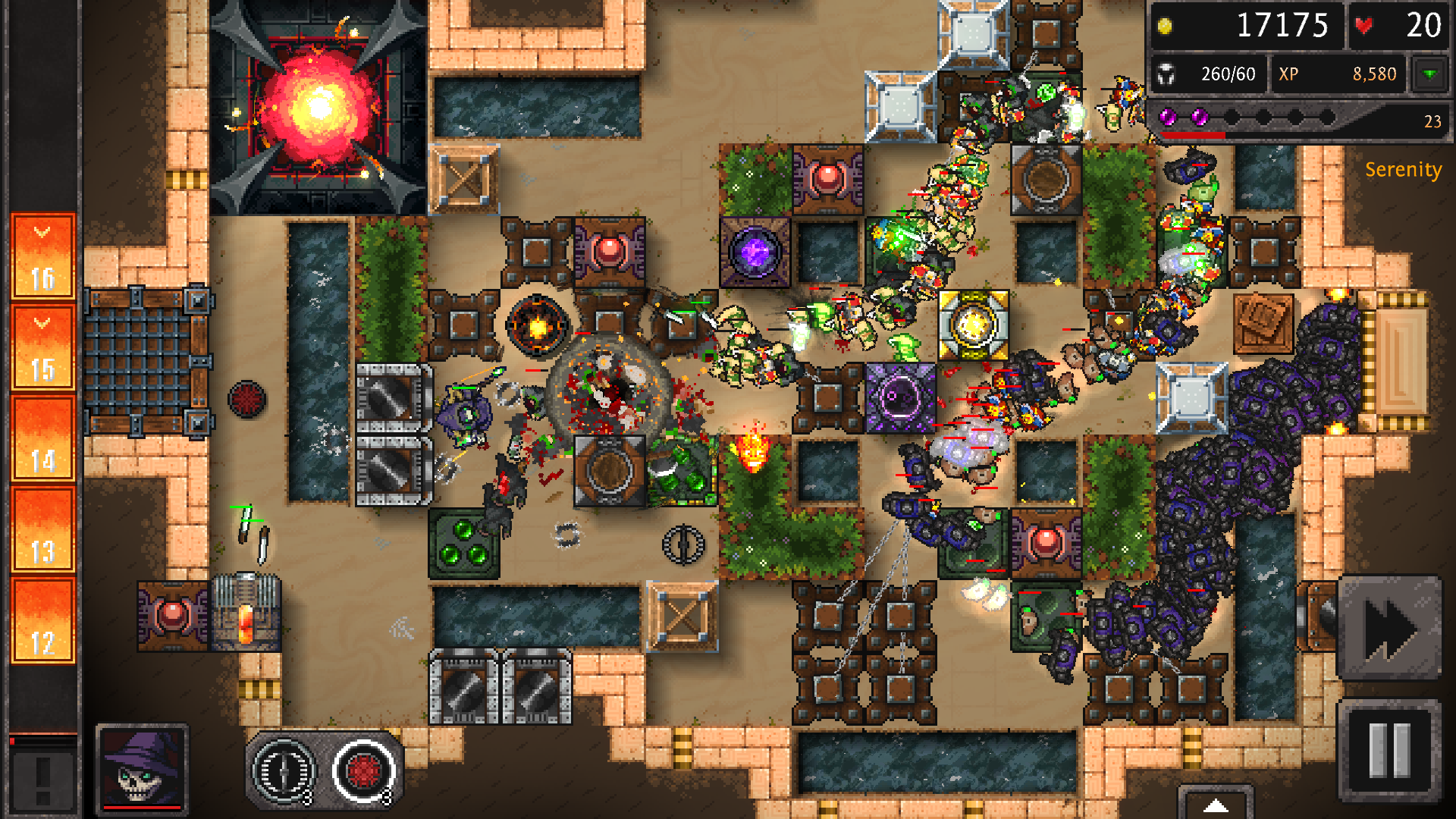The width and height of the screenshot is (1456, 819).
Task: Click the gold coin icon in the resources panel
Action: (1166, 25)
